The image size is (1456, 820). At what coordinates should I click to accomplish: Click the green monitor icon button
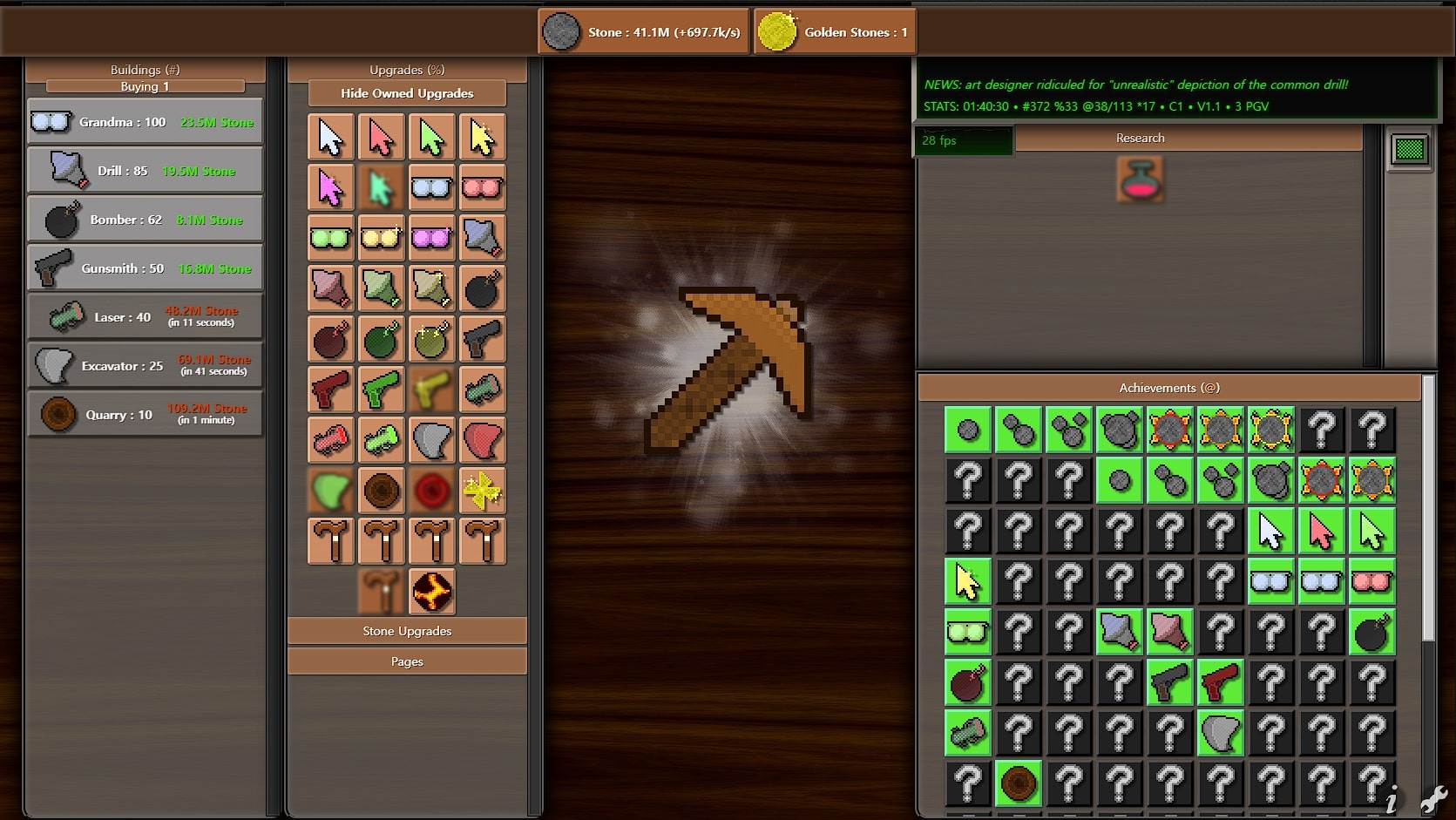[x=1409, y=150]
